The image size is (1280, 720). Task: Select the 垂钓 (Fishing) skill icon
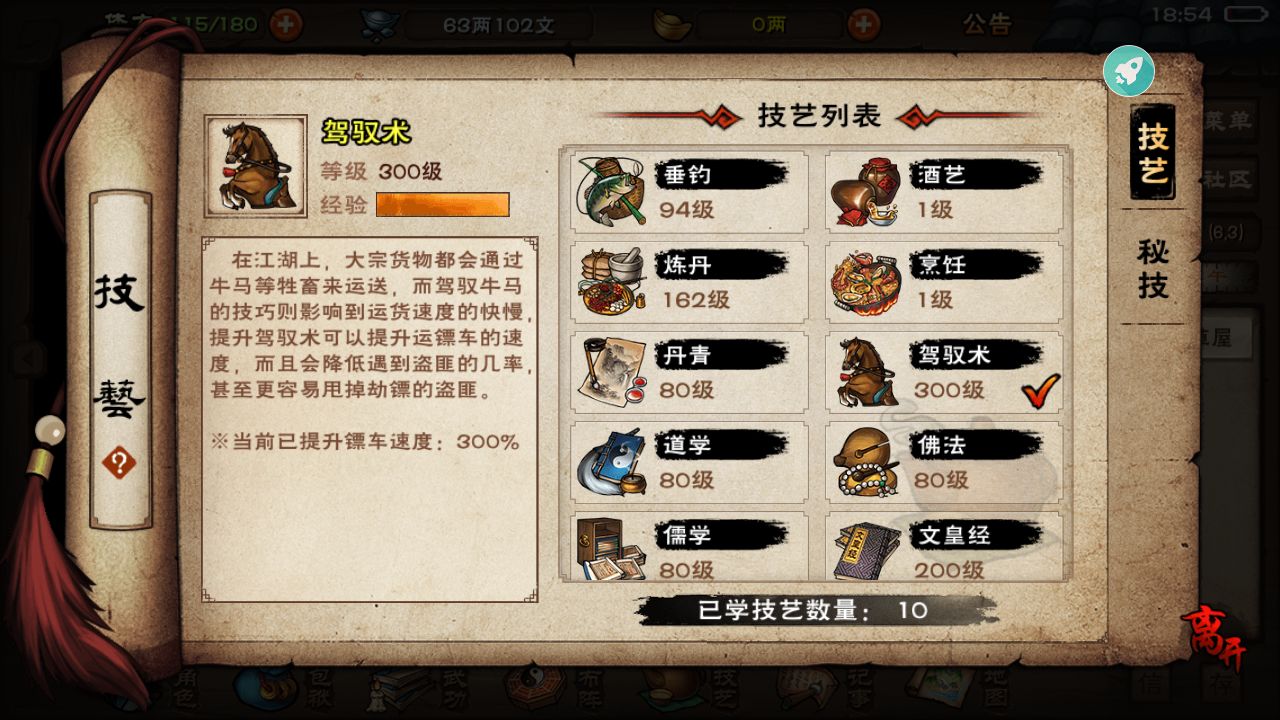pos(610,190)
